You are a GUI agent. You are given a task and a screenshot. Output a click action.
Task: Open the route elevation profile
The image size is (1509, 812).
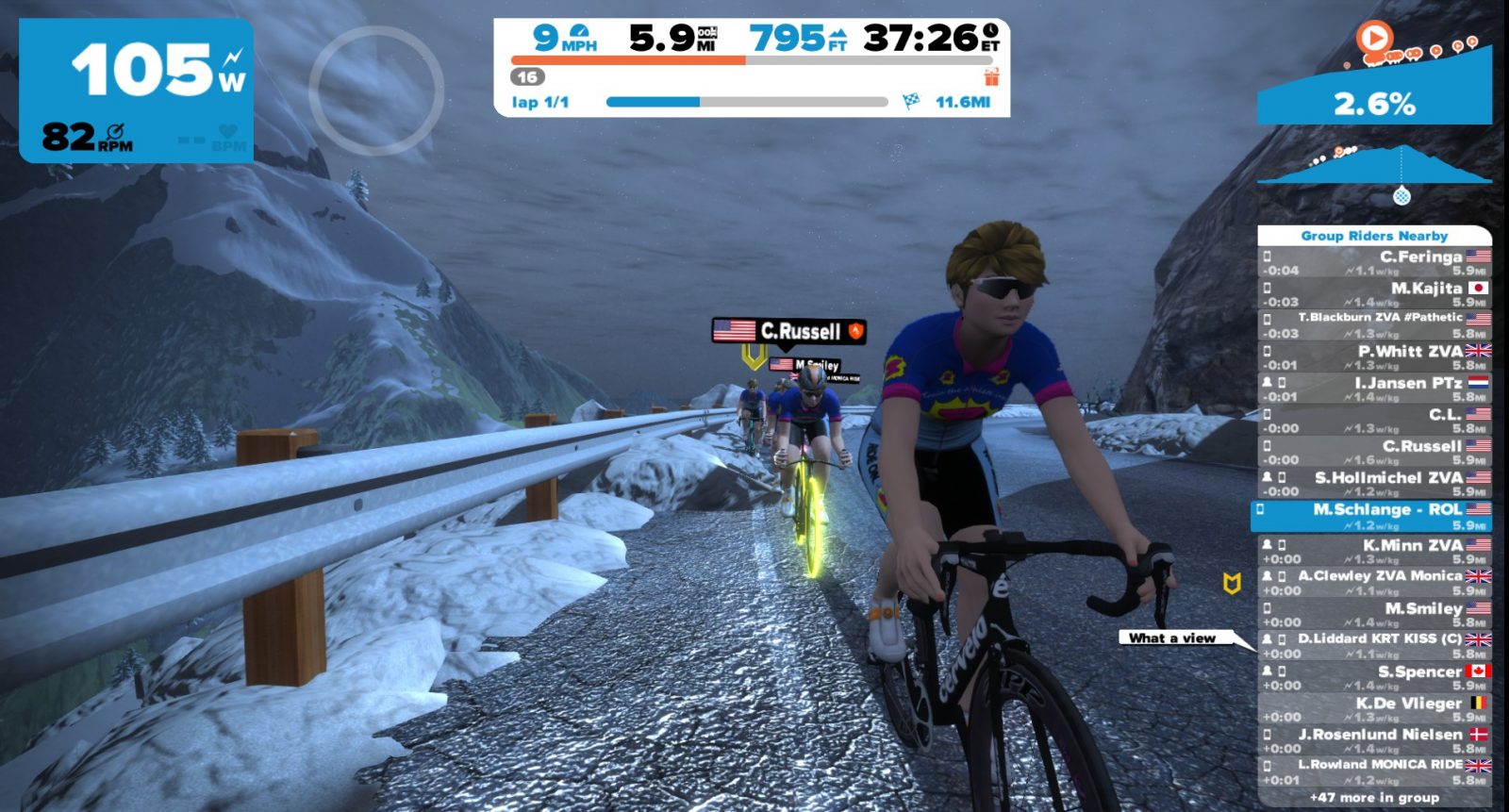click(1374, 168)
